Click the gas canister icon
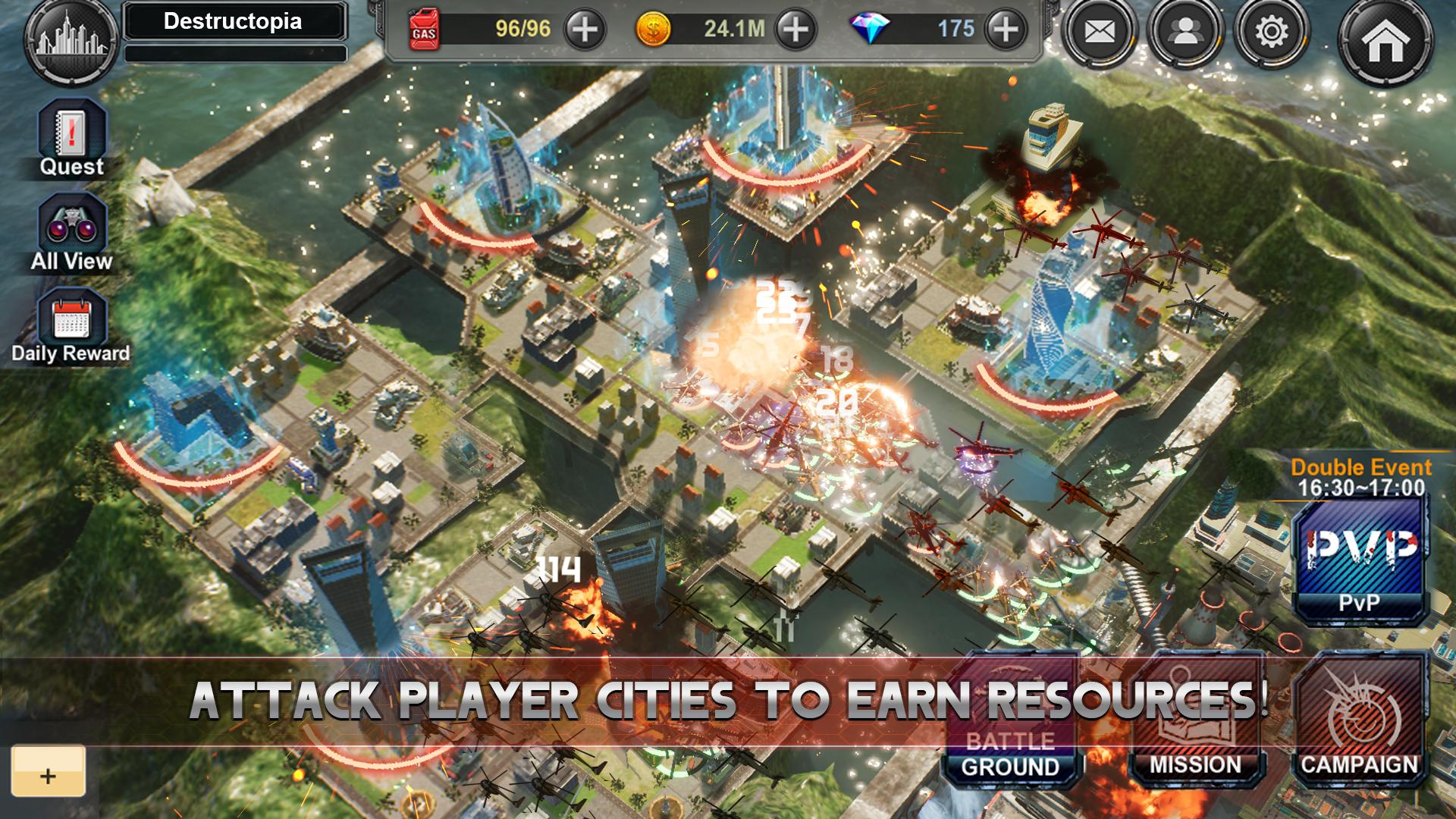This screenshot has height=819, width=1456. [425, 30]
